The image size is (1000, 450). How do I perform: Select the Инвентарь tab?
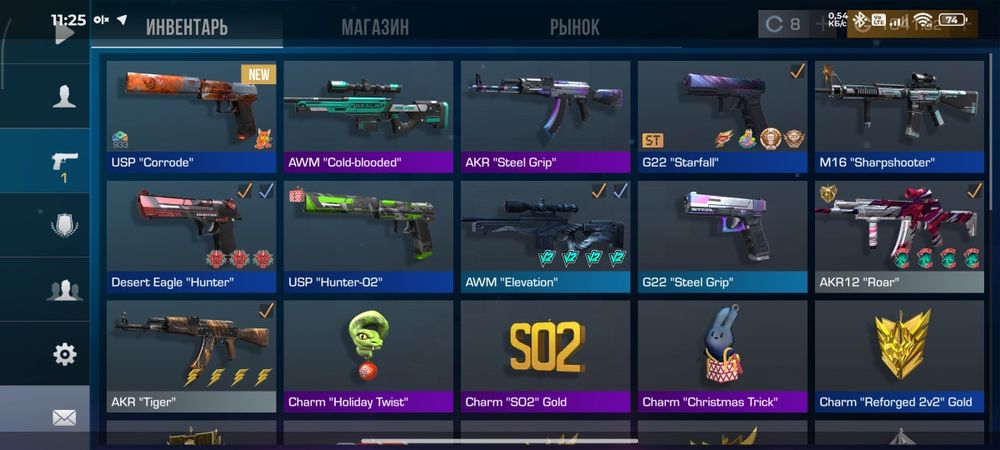click(x=187, y=27)
